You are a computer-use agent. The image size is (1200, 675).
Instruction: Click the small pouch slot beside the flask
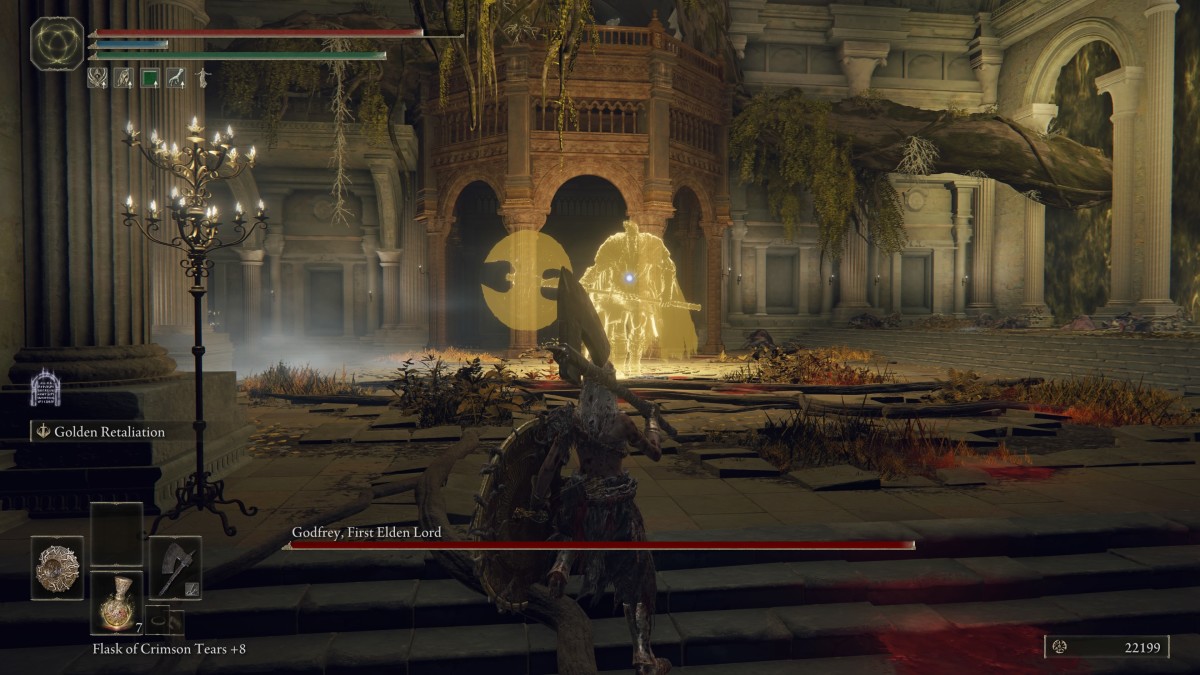[x=157, y=619]
